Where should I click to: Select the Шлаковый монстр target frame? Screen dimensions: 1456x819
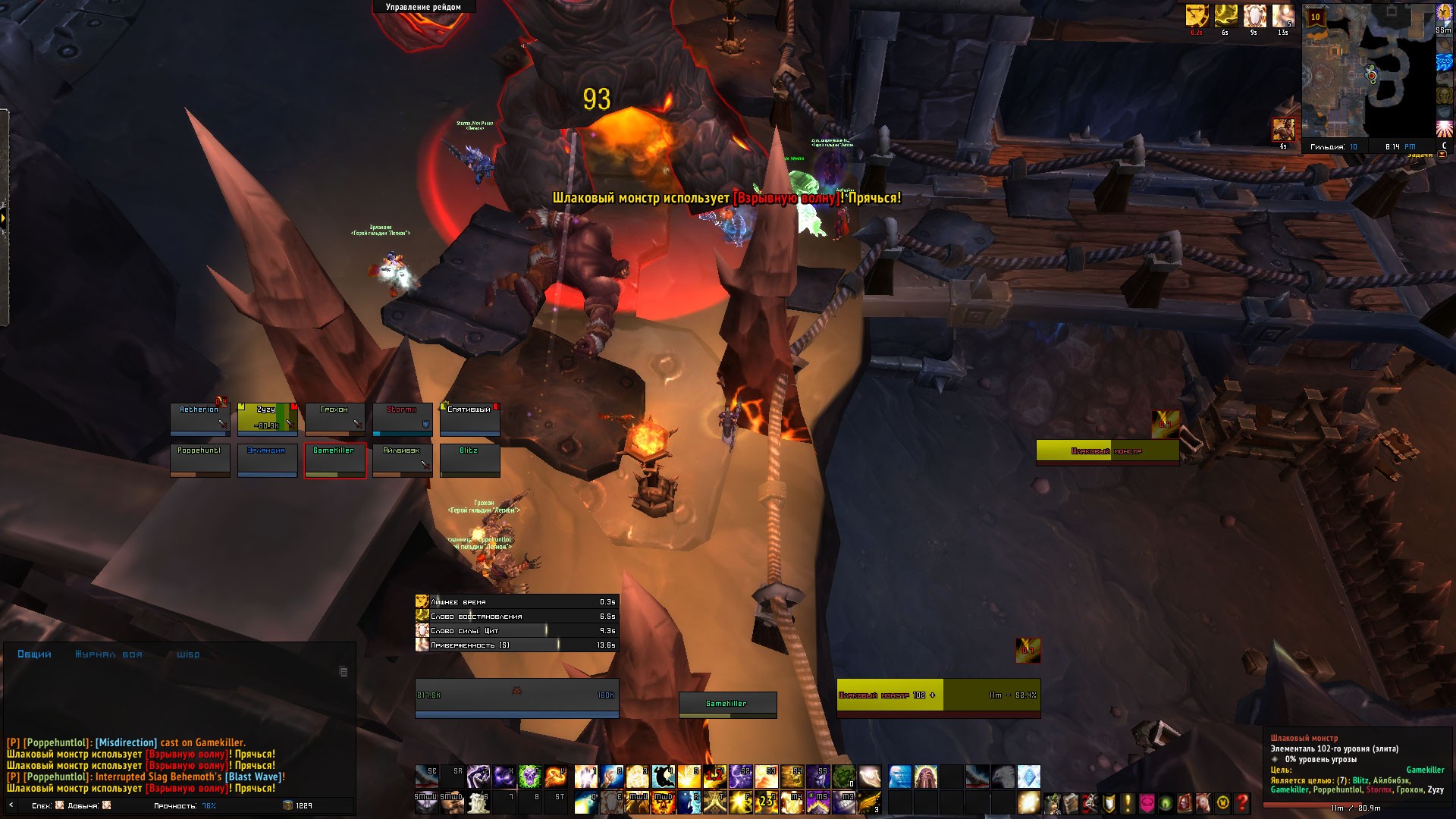(938, 695)
